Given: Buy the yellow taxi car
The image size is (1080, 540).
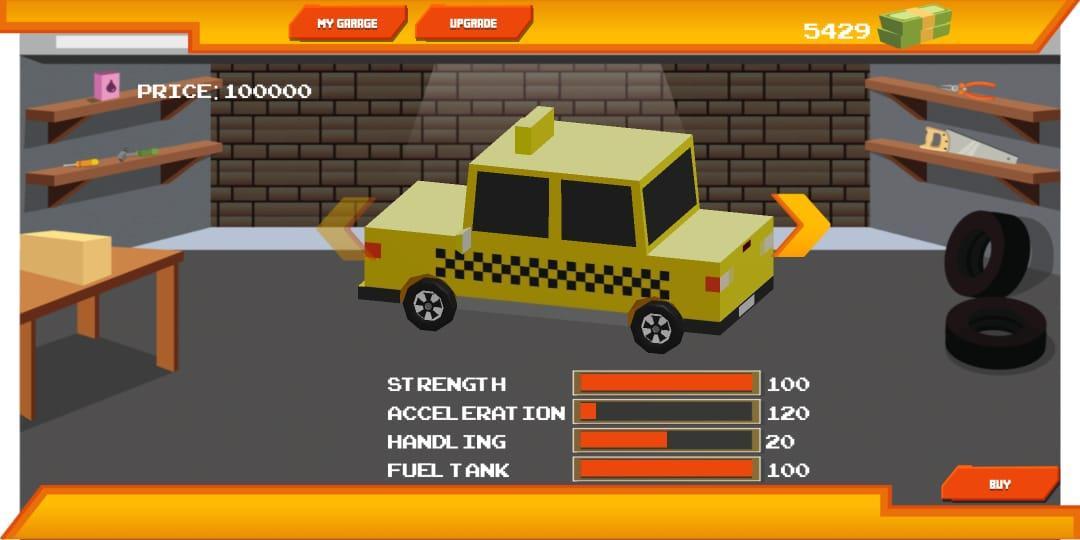Looking at the screenshot, I should pos(999,484).
